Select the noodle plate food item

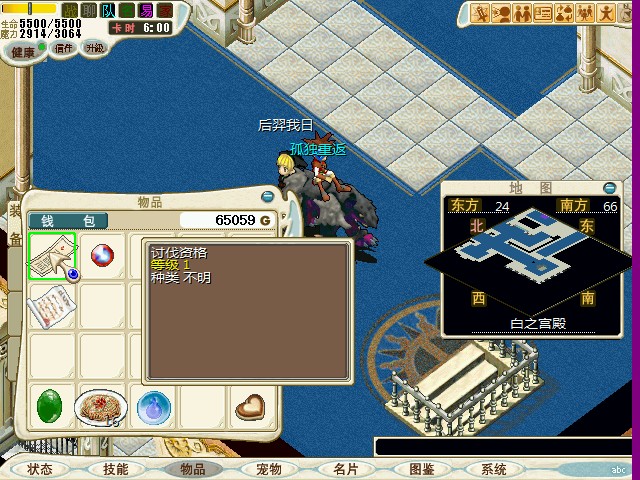click(100, 406)
